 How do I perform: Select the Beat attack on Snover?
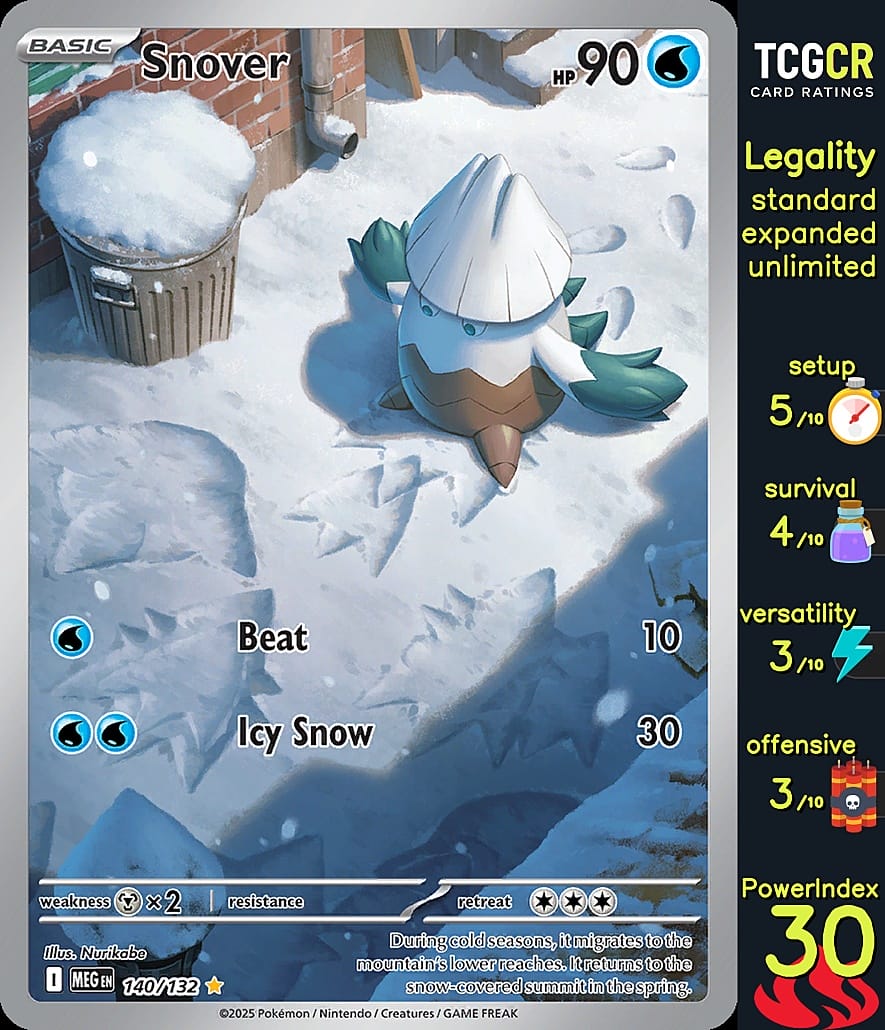272,638
